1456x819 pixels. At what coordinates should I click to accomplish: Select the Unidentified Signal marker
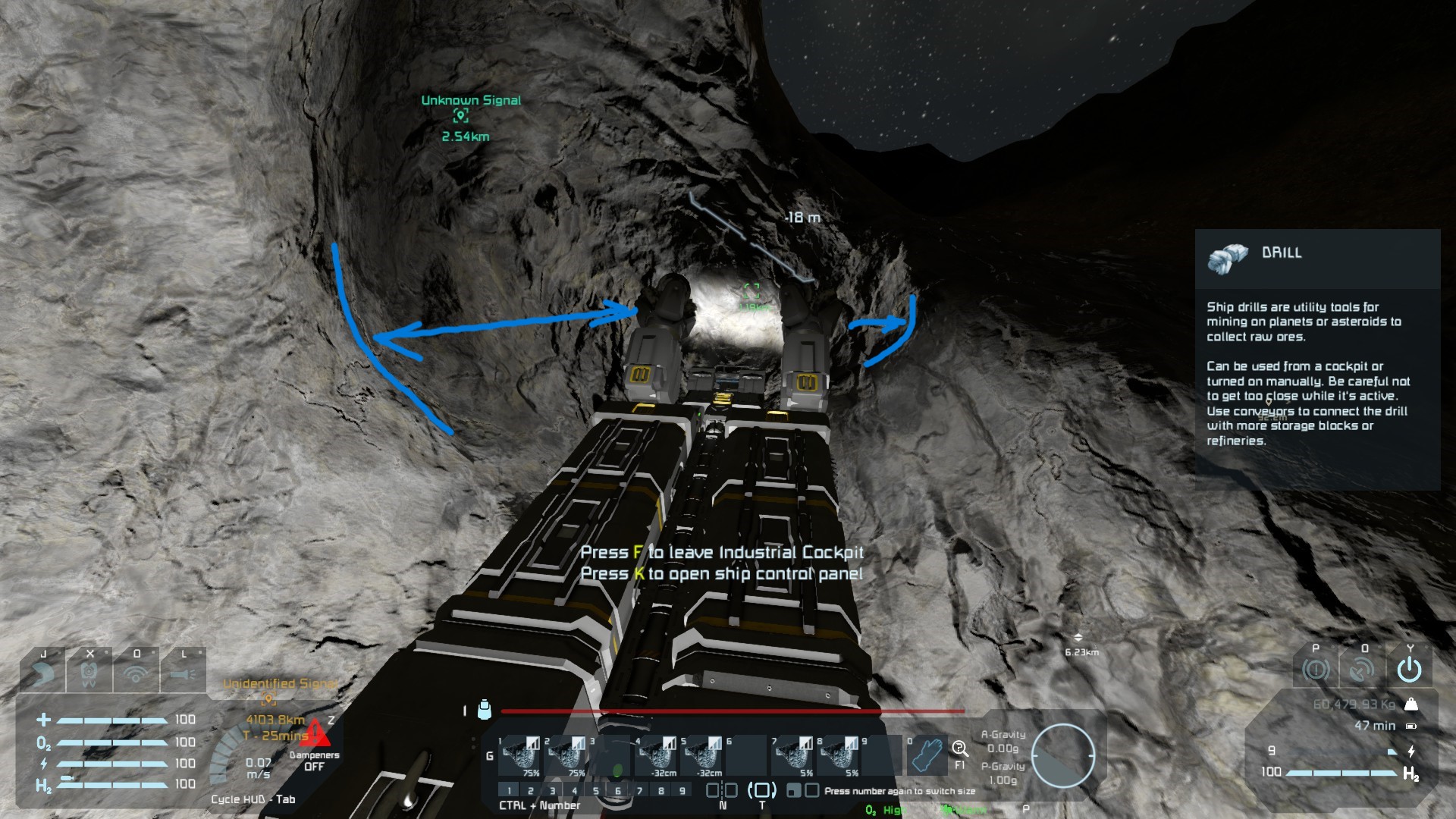click(268, 698)
